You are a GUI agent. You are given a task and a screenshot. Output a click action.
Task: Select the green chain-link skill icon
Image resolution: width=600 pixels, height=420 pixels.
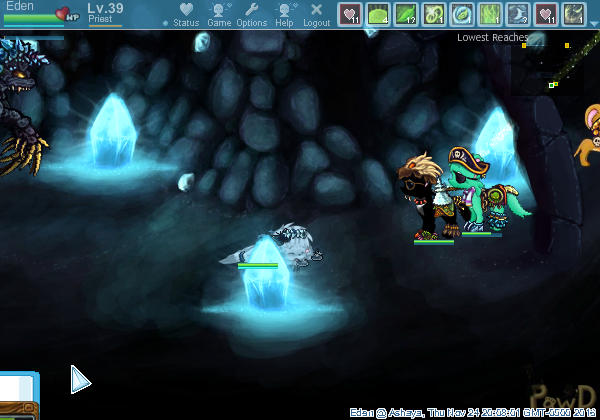(x=434, y=14)
